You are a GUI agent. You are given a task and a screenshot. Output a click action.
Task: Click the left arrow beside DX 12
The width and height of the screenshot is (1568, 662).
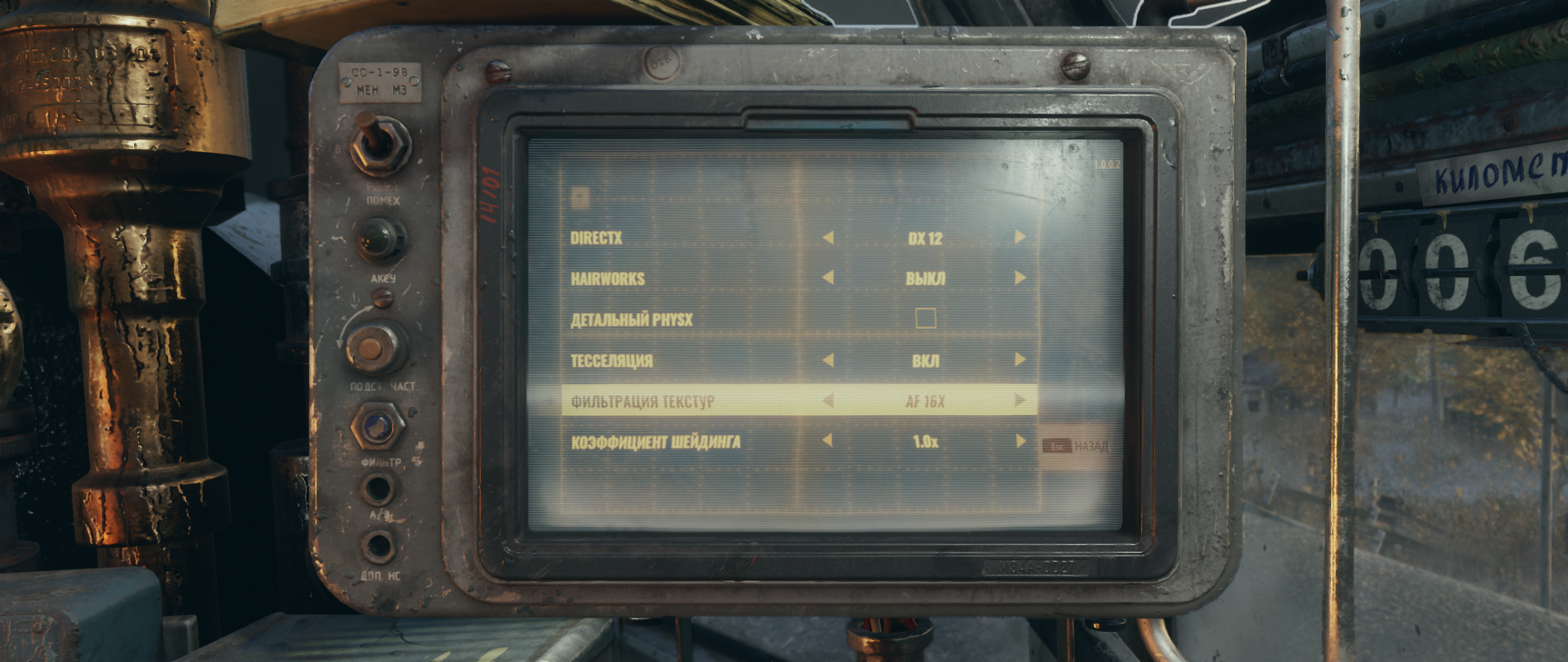pos(828,238)
